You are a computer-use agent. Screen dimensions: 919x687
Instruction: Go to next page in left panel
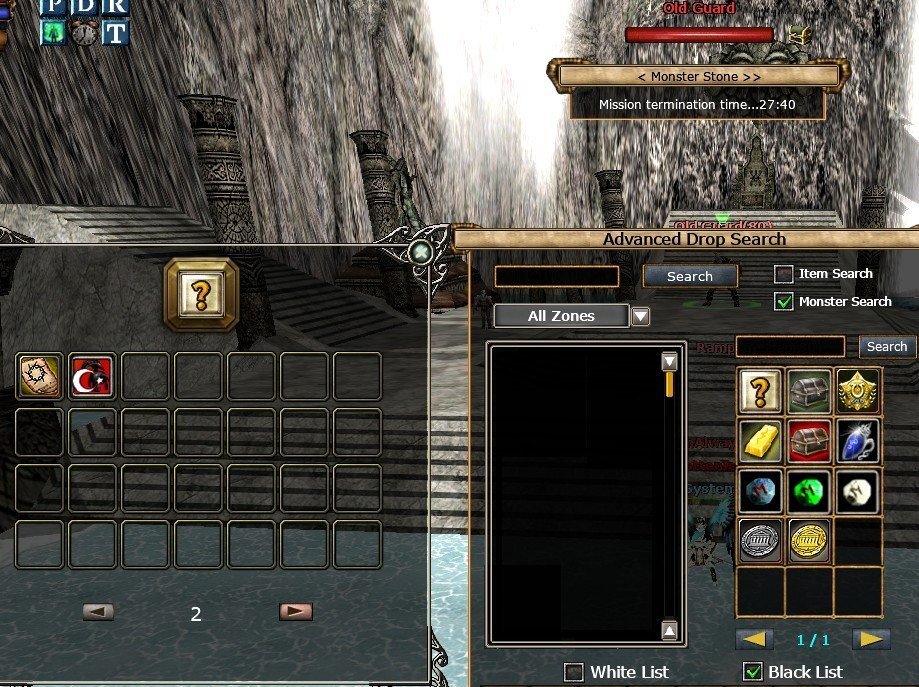pyautogui.click(x=296, y=612)
